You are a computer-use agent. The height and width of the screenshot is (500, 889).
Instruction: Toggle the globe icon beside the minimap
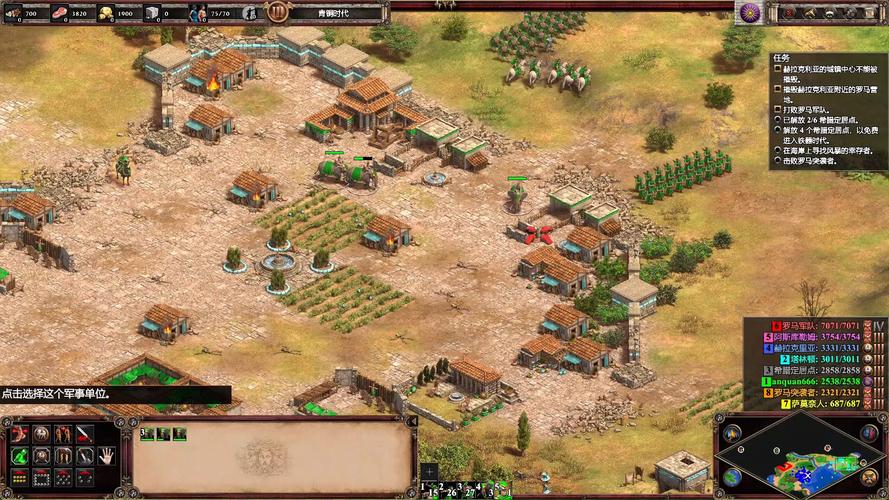click(733, 477)
